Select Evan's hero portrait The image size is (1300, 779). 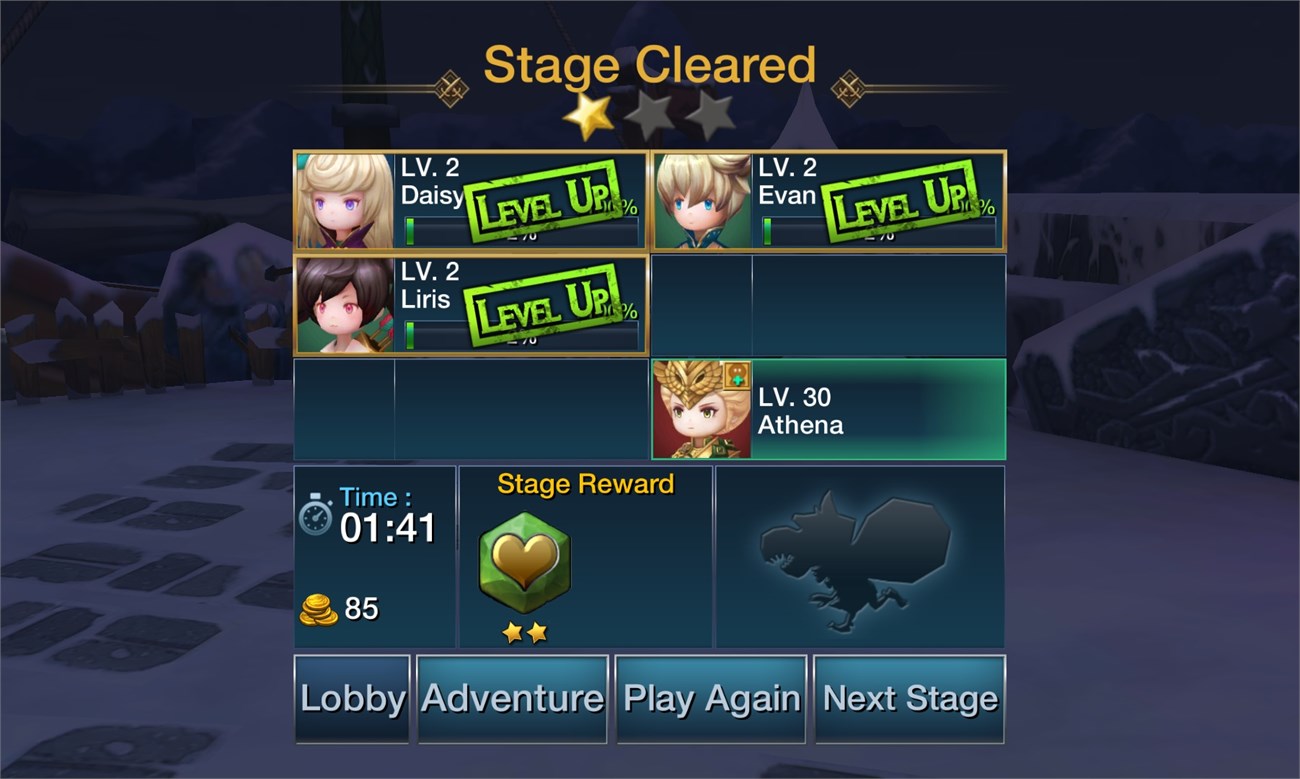point(703,201)
